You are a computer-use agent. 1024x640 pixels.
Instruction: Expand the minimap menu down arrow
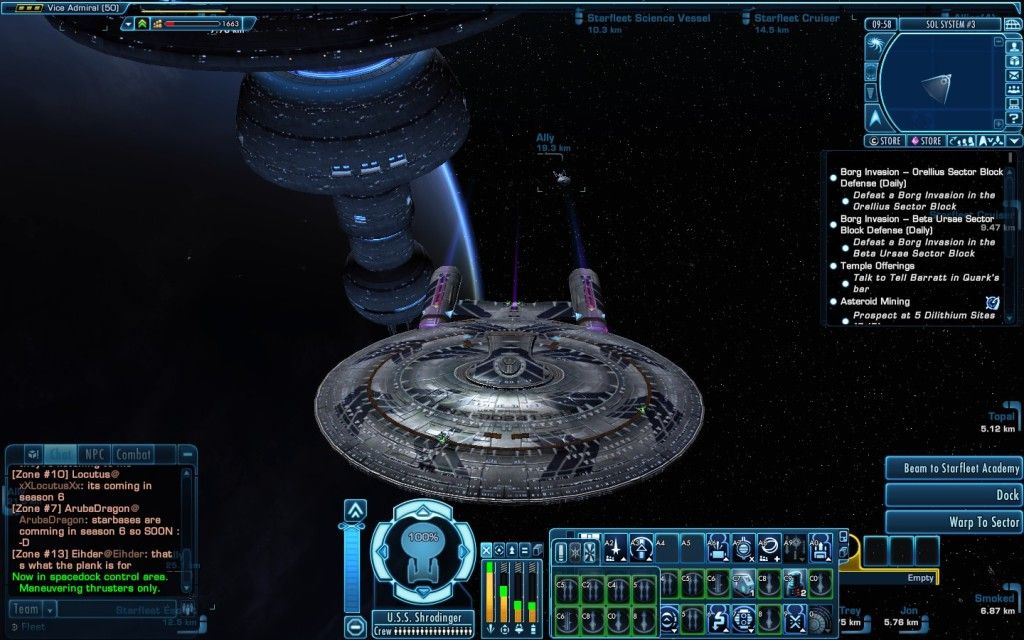(x=1014, y=141)
